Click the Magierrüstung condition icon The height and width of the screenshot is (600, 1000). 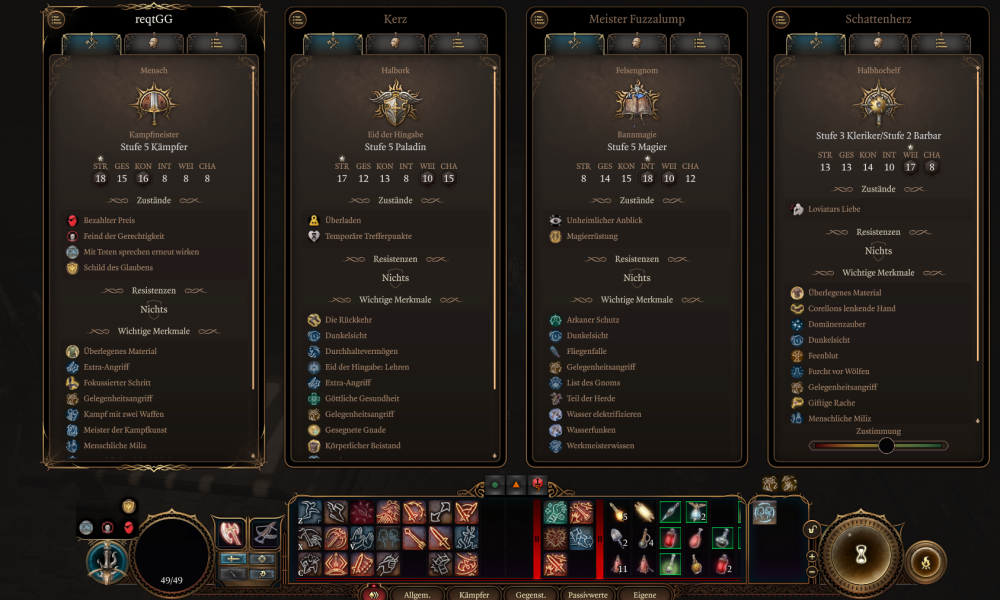(x=556, y=236)
